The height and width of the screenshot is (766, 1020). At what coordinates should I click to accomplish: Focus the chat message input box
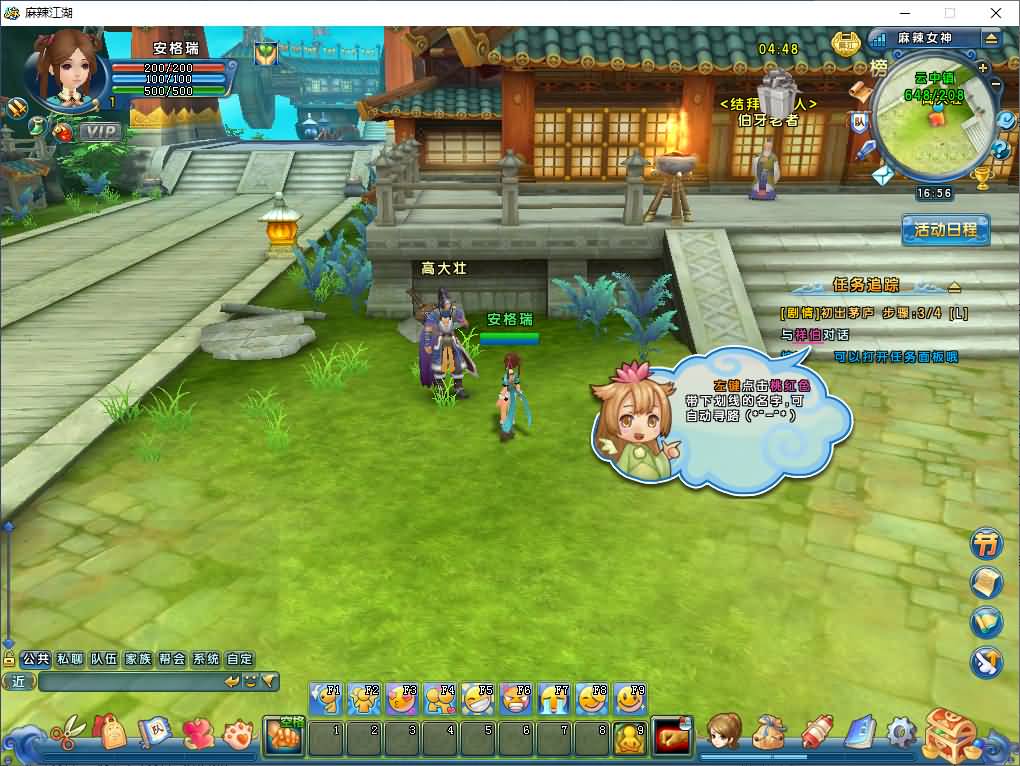[128, 682]
